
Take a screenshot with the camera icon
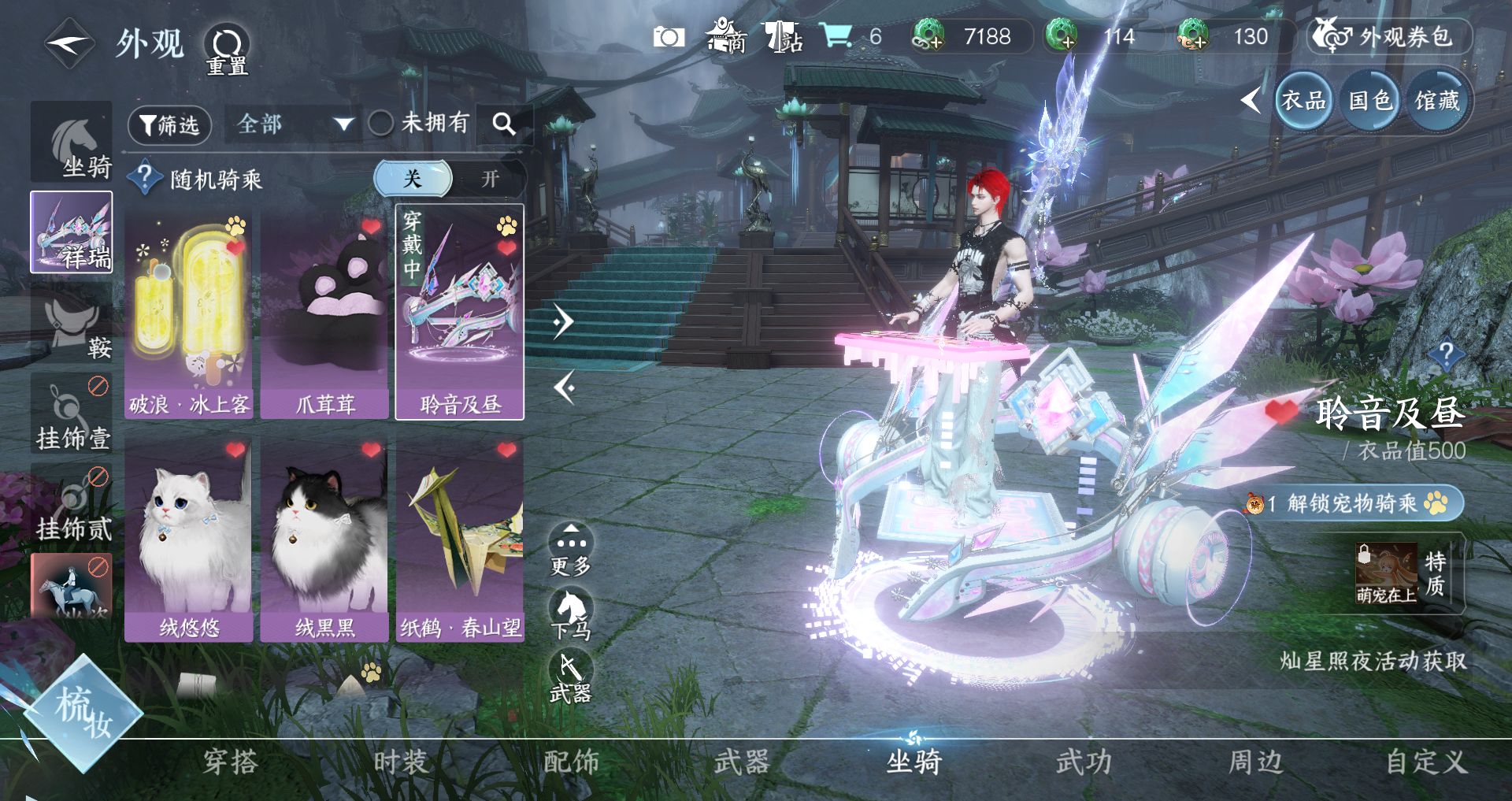pos(669,37)
